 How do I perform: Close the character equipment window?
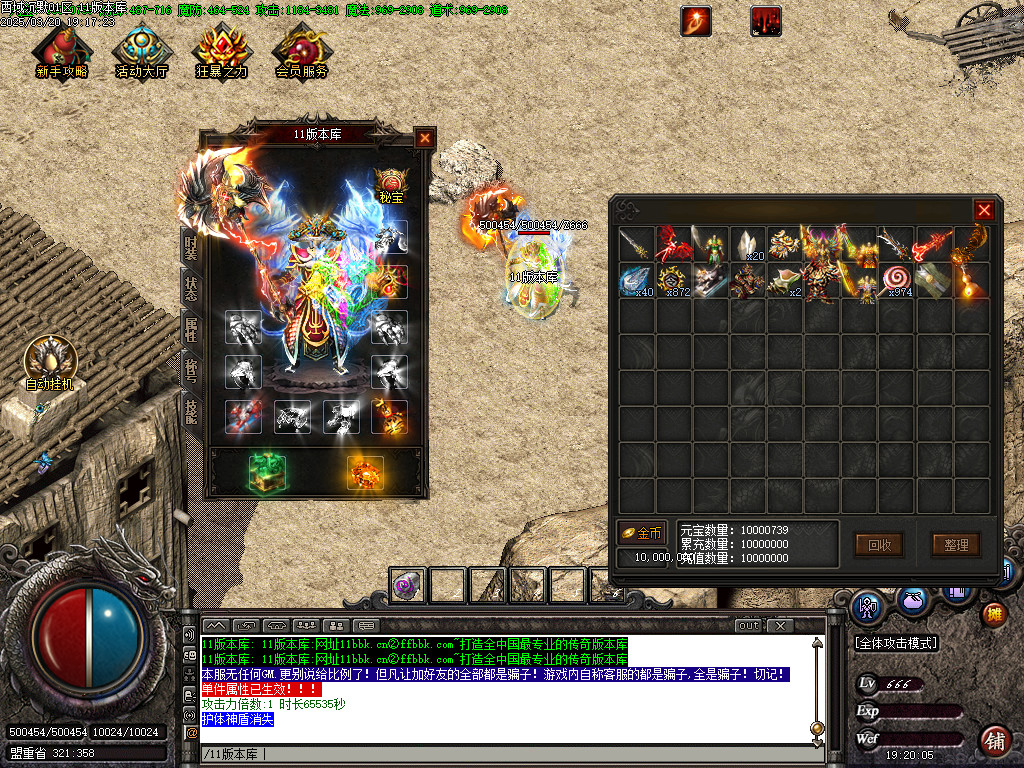tap(425, 138)
